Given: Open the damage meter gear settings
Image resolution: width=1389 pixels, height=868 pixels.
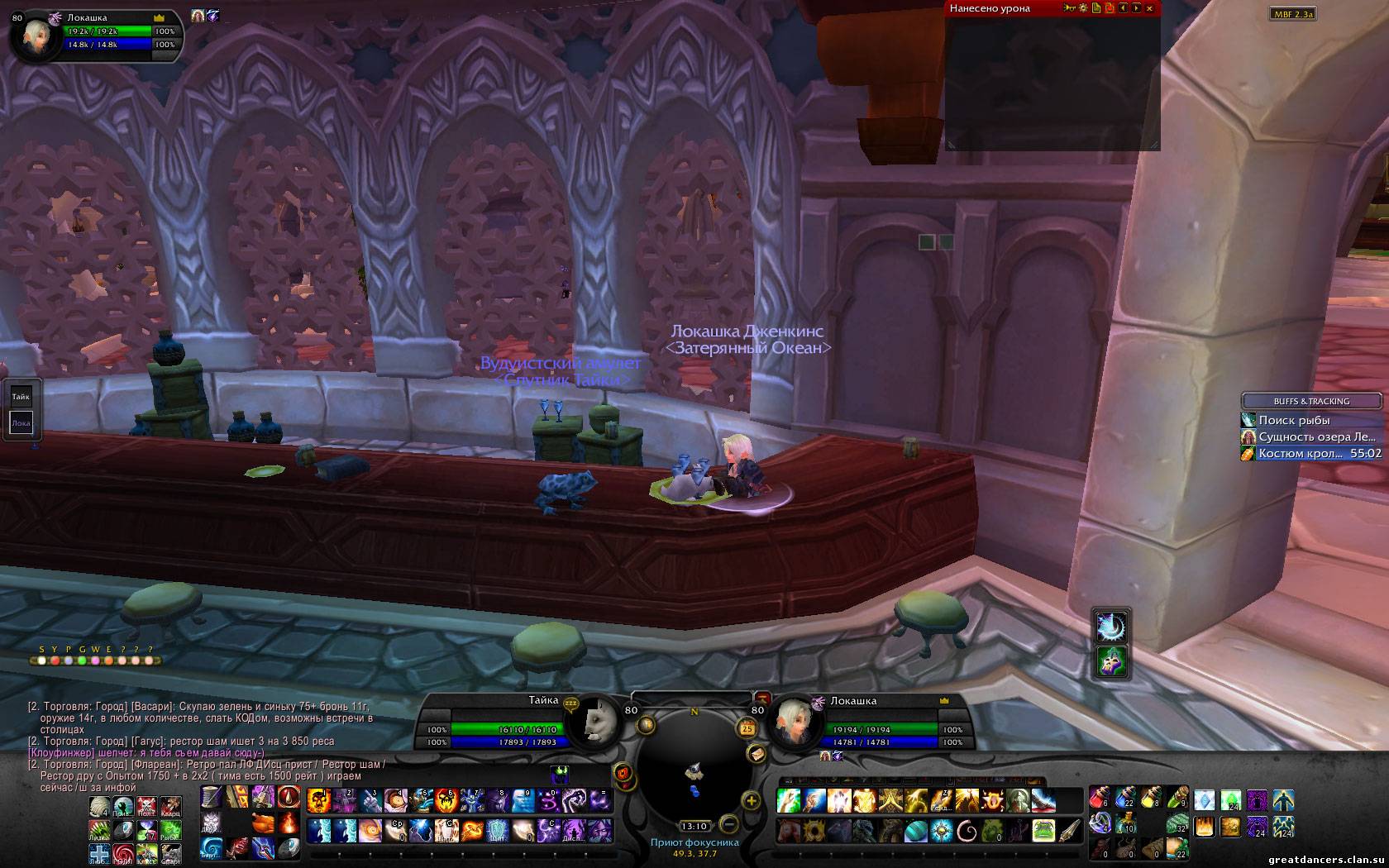Looking at the screenshot, I should point(1082,8).
